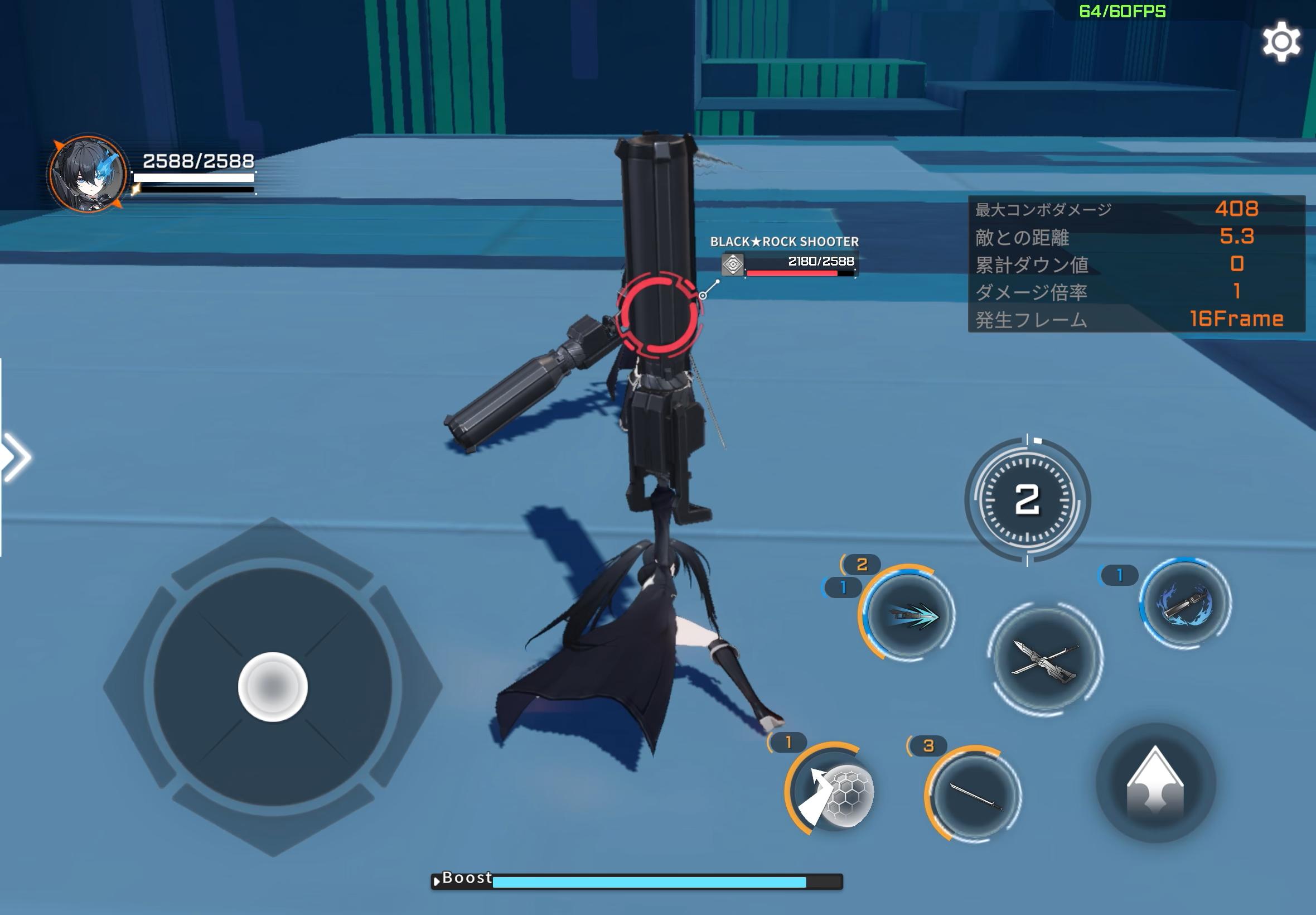Select the player character portrait
Viewport: 1316px width, 915px height.
click(x=88, y=174)
